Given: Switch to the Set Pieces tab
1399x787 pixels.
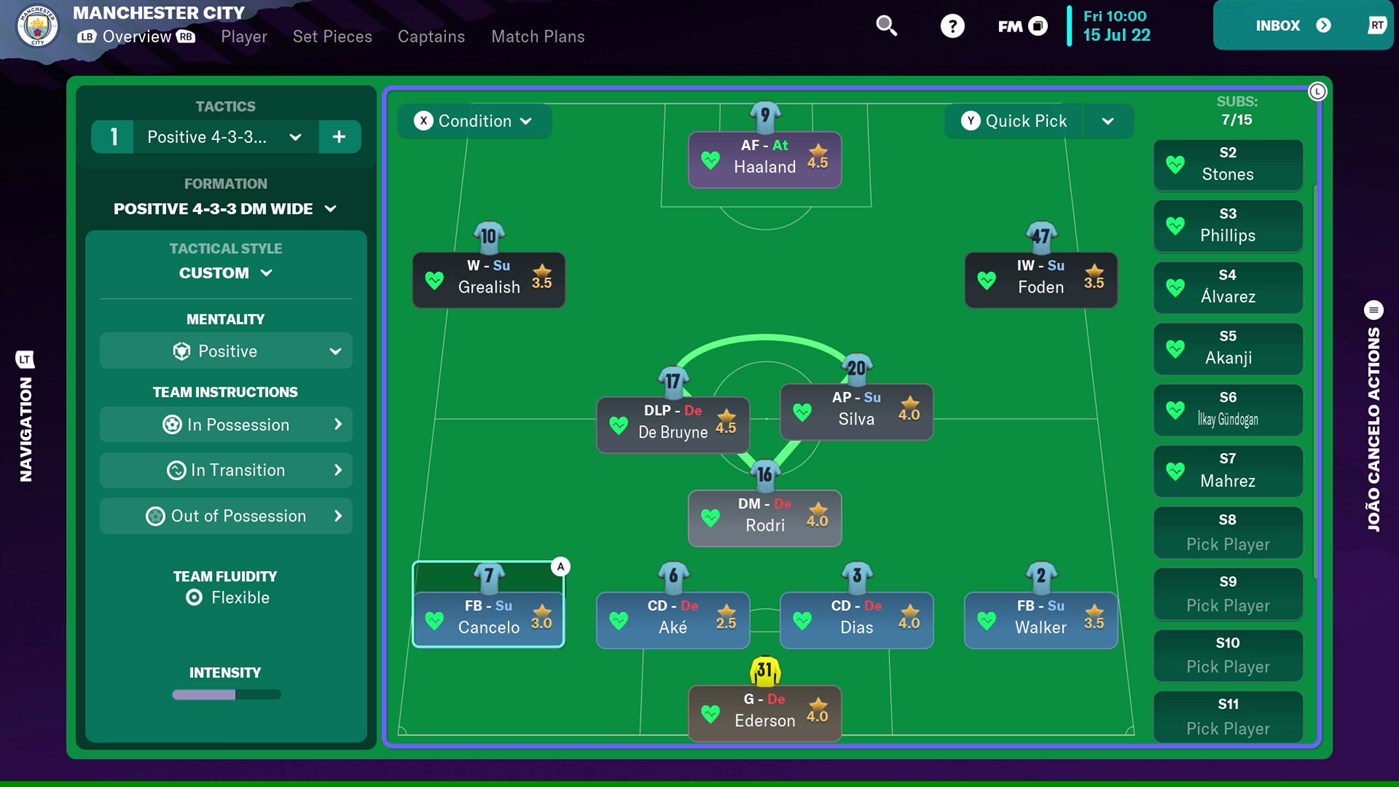Looking at the screenshot, I should 332,36.
